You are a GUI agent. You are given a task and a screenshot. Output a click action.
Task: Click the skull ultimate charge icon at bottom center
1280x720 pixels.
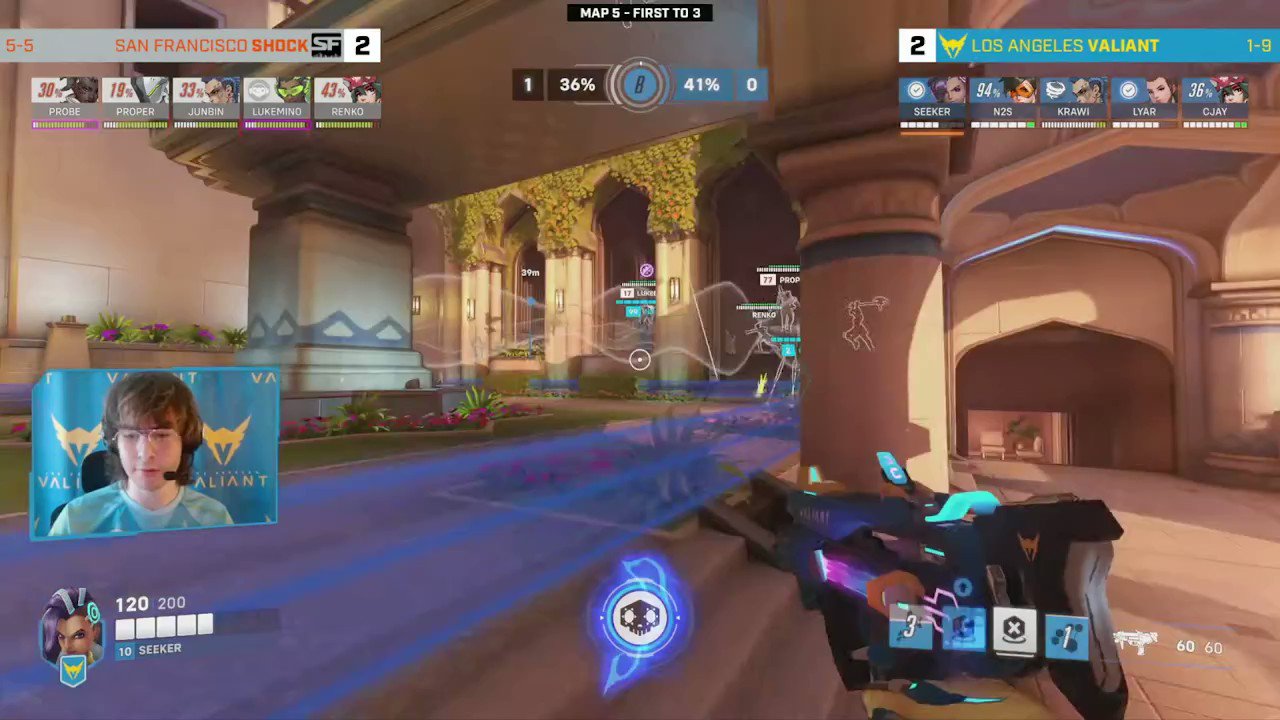click(640, 617)
